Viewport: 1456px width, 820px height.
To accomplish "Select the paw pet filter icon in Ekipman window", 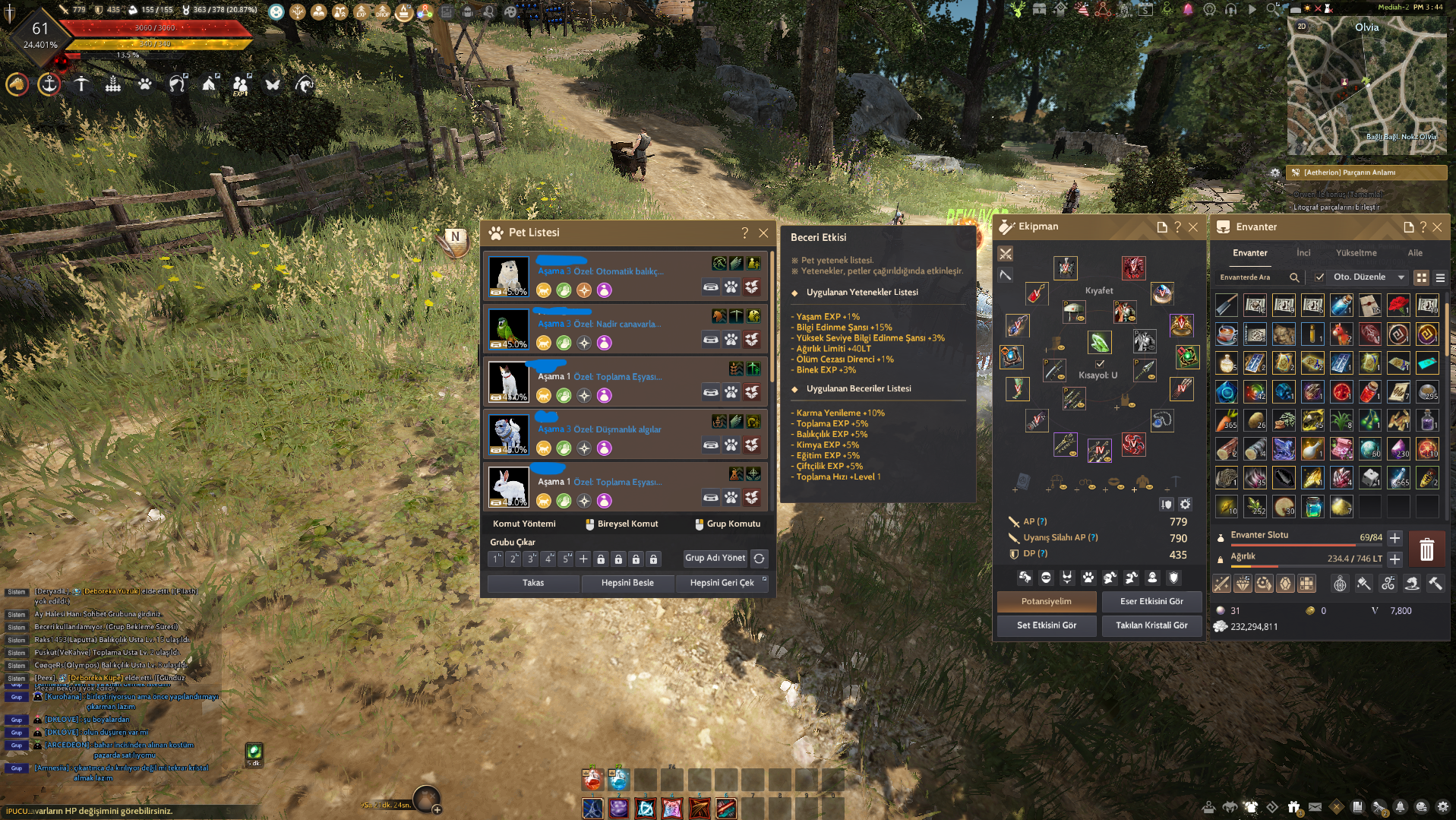I will 1089,578.
